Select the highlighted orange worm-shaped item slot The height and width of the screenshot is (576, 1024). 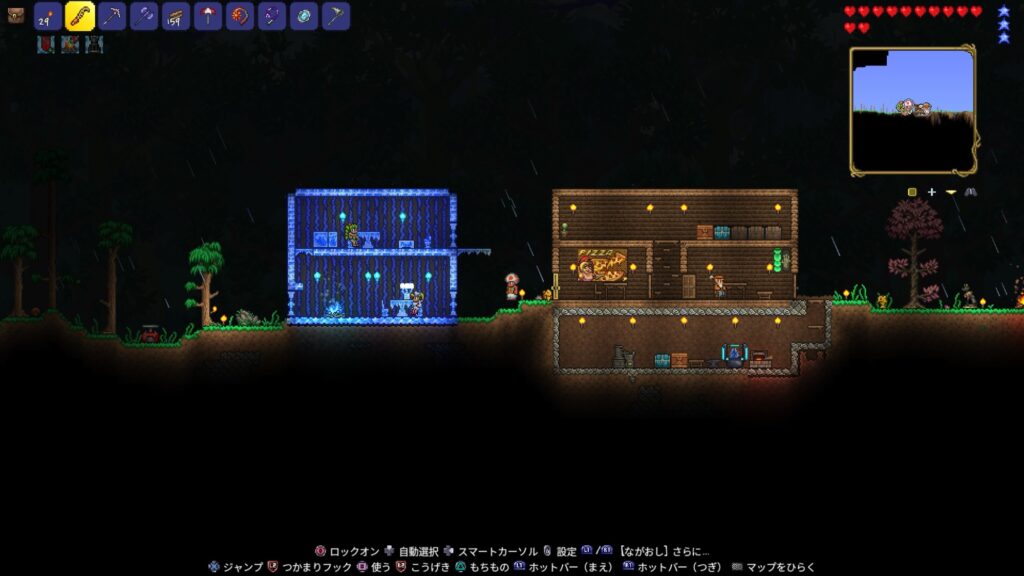80,16
